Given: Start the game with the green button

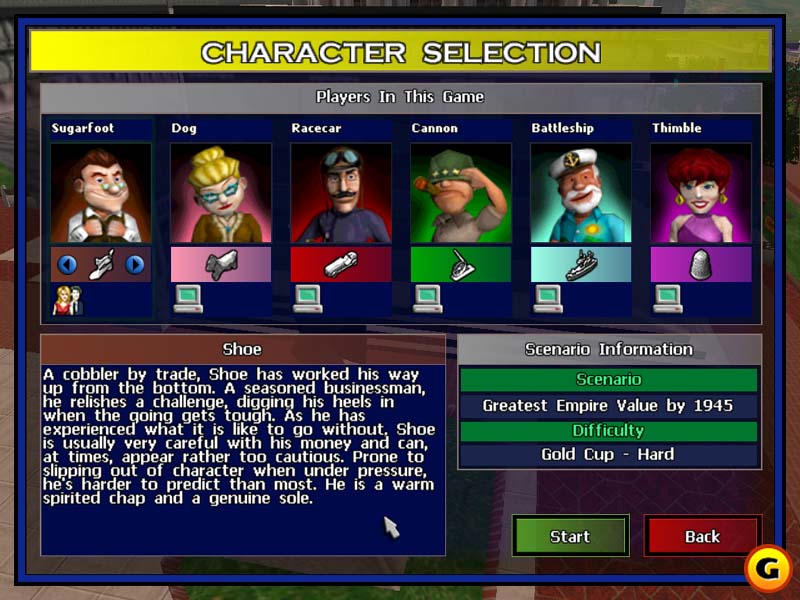Looking at the screenshot, I should pos(570,536).
